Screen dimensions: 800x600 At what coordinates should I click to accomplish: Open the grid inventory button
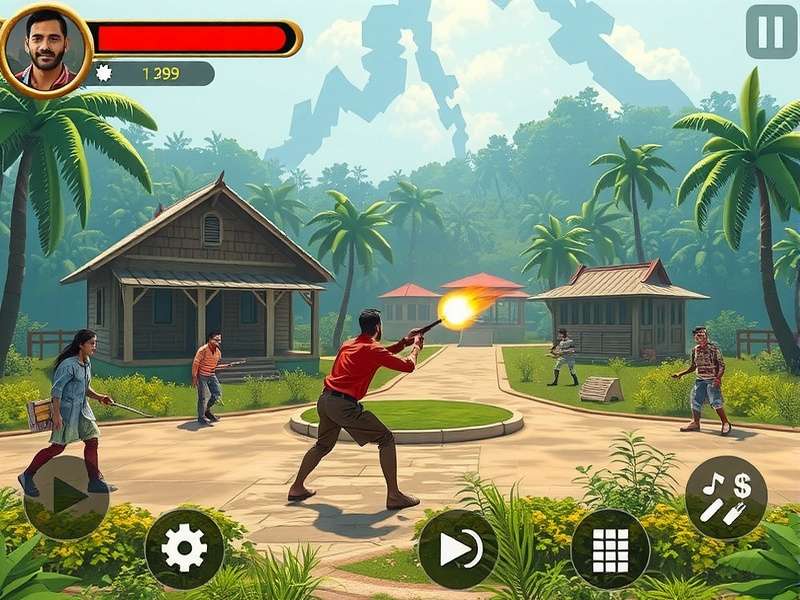(610, 549)
